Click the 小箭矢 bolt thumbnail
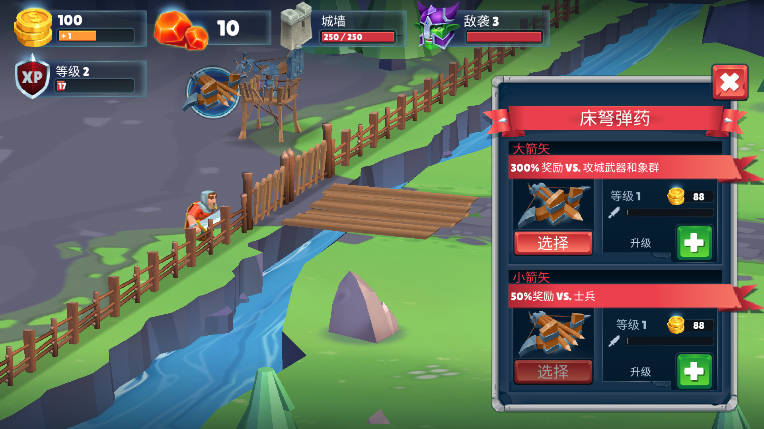764x429 pixels. coord(552,333)
